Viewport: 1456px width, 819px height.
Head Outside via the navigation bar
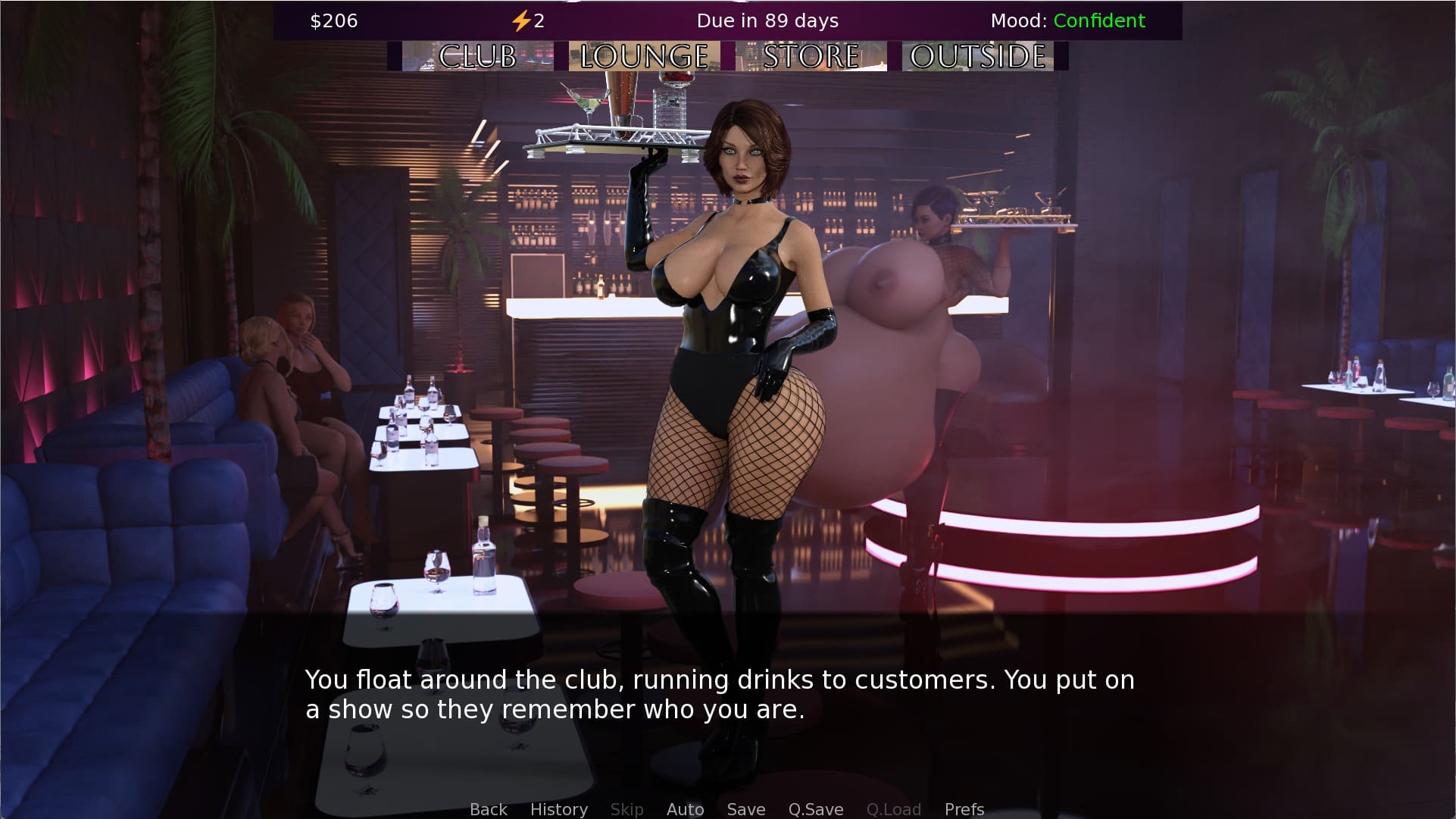coord(977,56)
